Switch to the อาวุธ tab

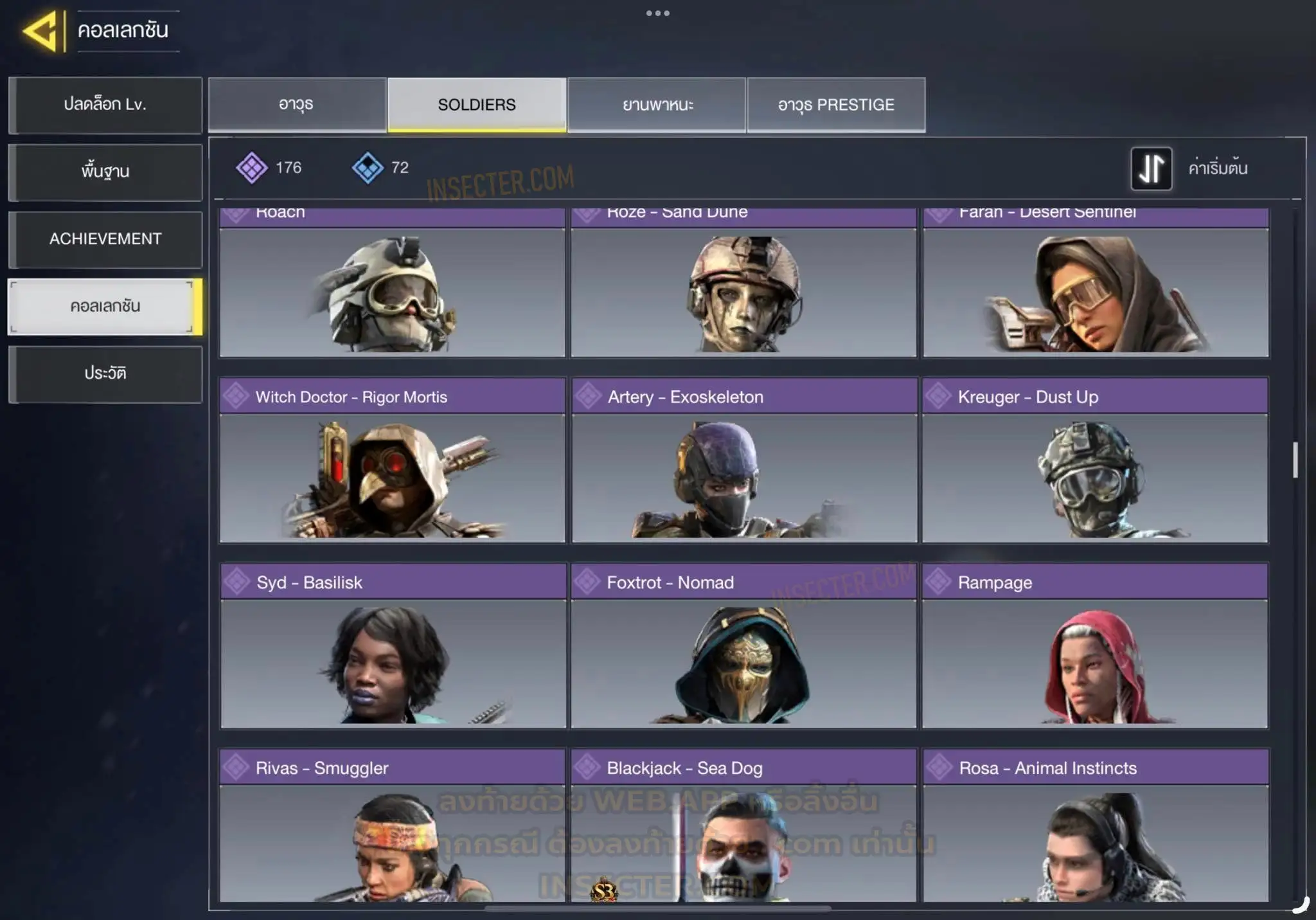pyautogui.click(x=297, y=105)
